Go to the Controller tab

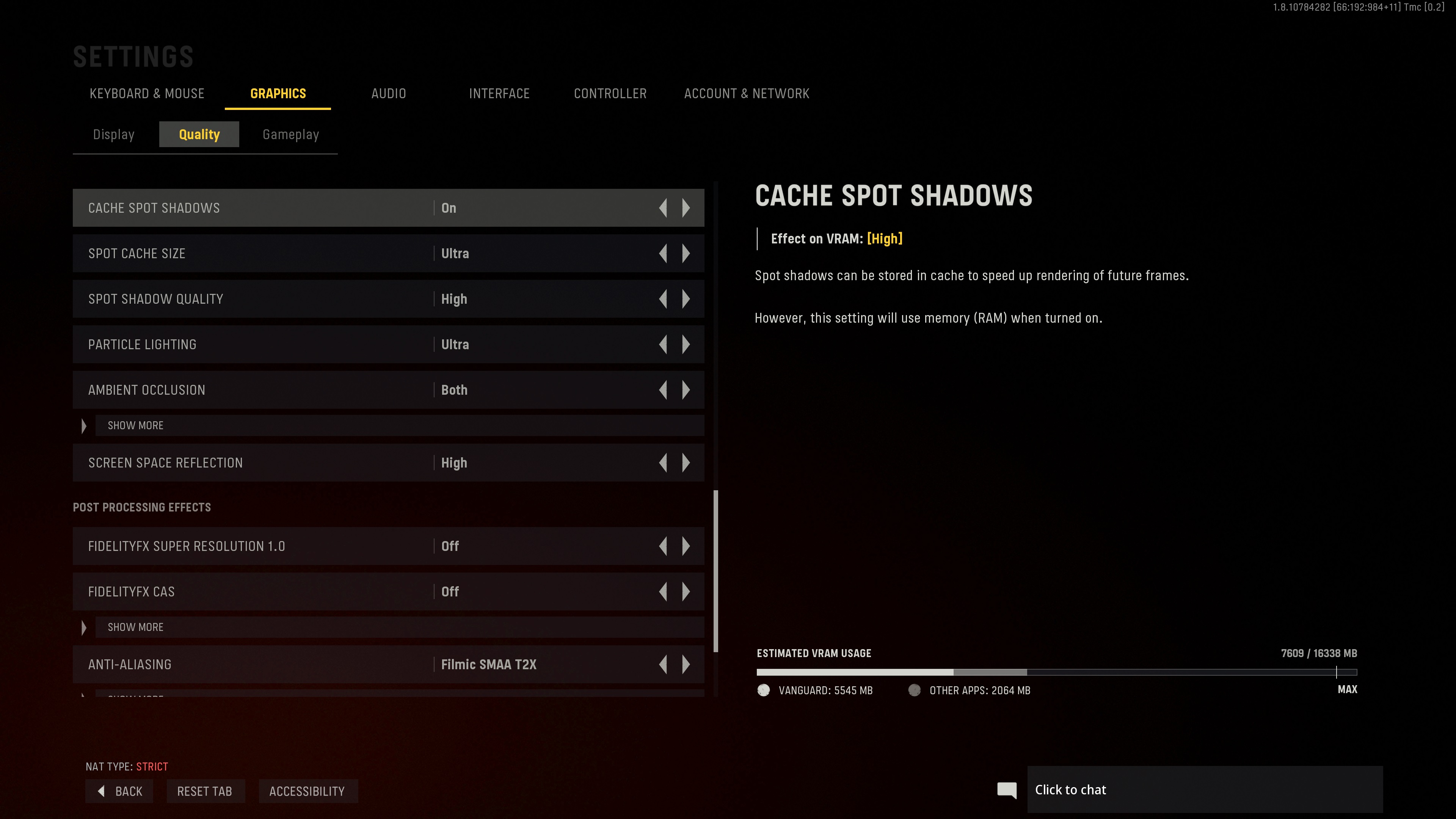point(610,94)
